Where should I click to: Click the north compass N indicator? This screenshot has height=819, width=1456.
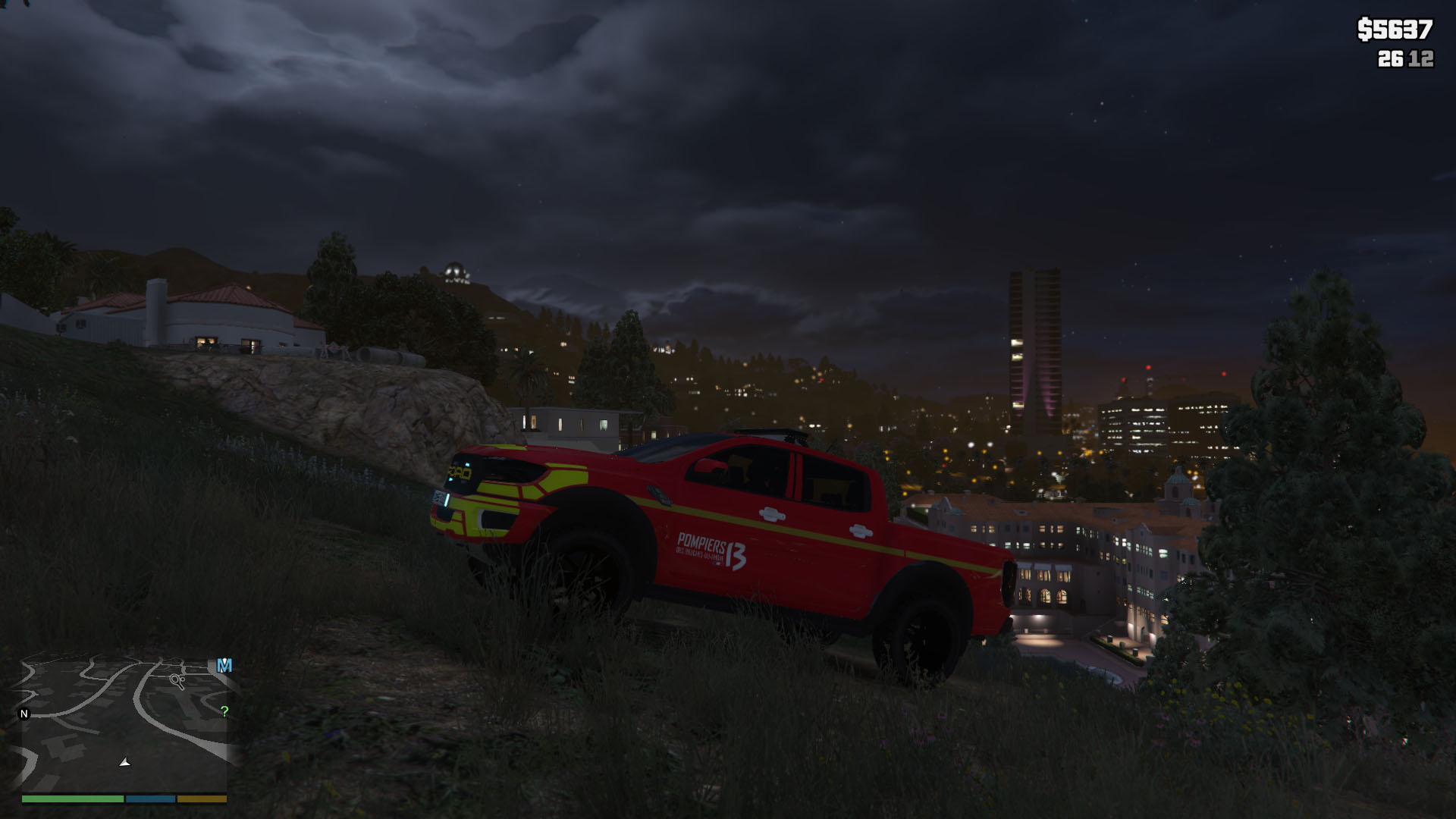(x=24, y=714)
